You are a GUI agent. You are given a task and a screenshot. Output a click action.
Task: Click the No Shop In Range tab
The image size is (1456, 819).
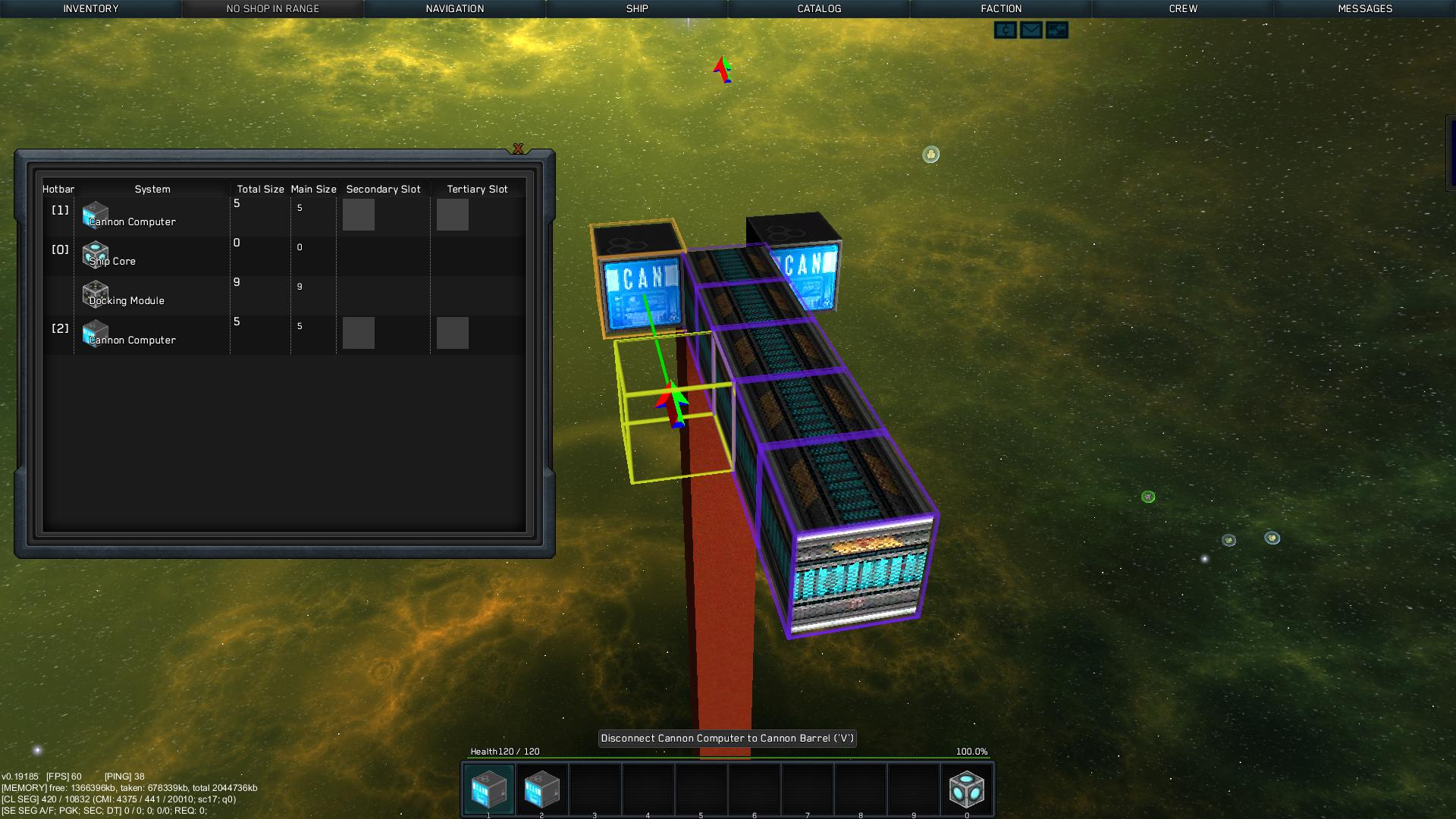[272, 8]
